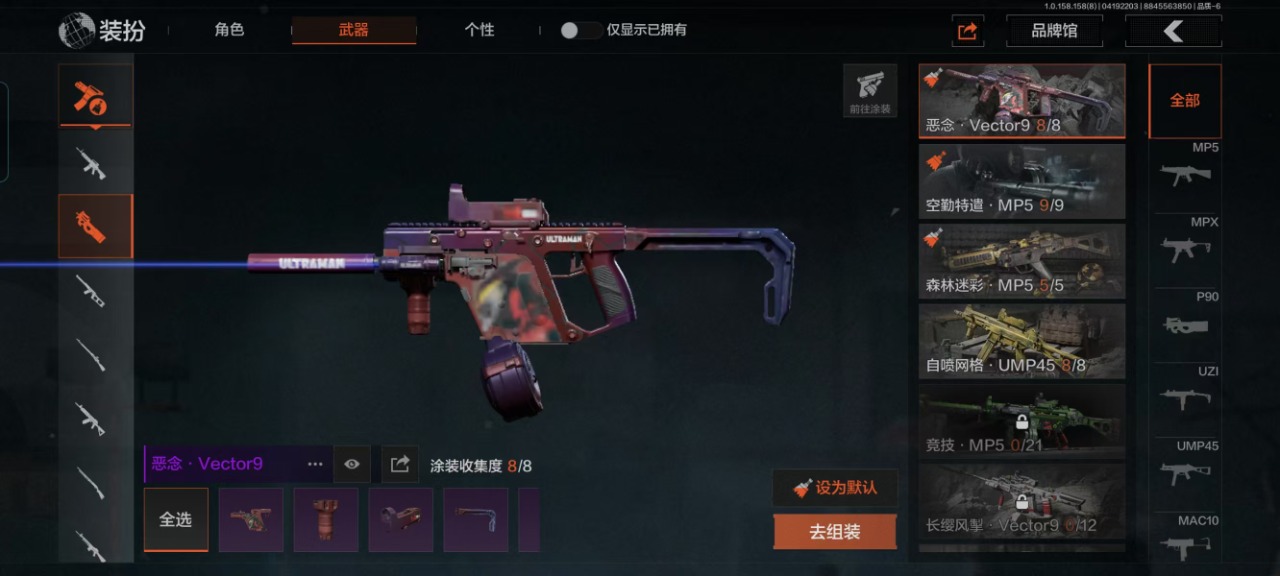The width and height of the screenshot is (1280, 576).
Task: Select the 森林迷彩 MP5 skin
Action: (1021, 261)
